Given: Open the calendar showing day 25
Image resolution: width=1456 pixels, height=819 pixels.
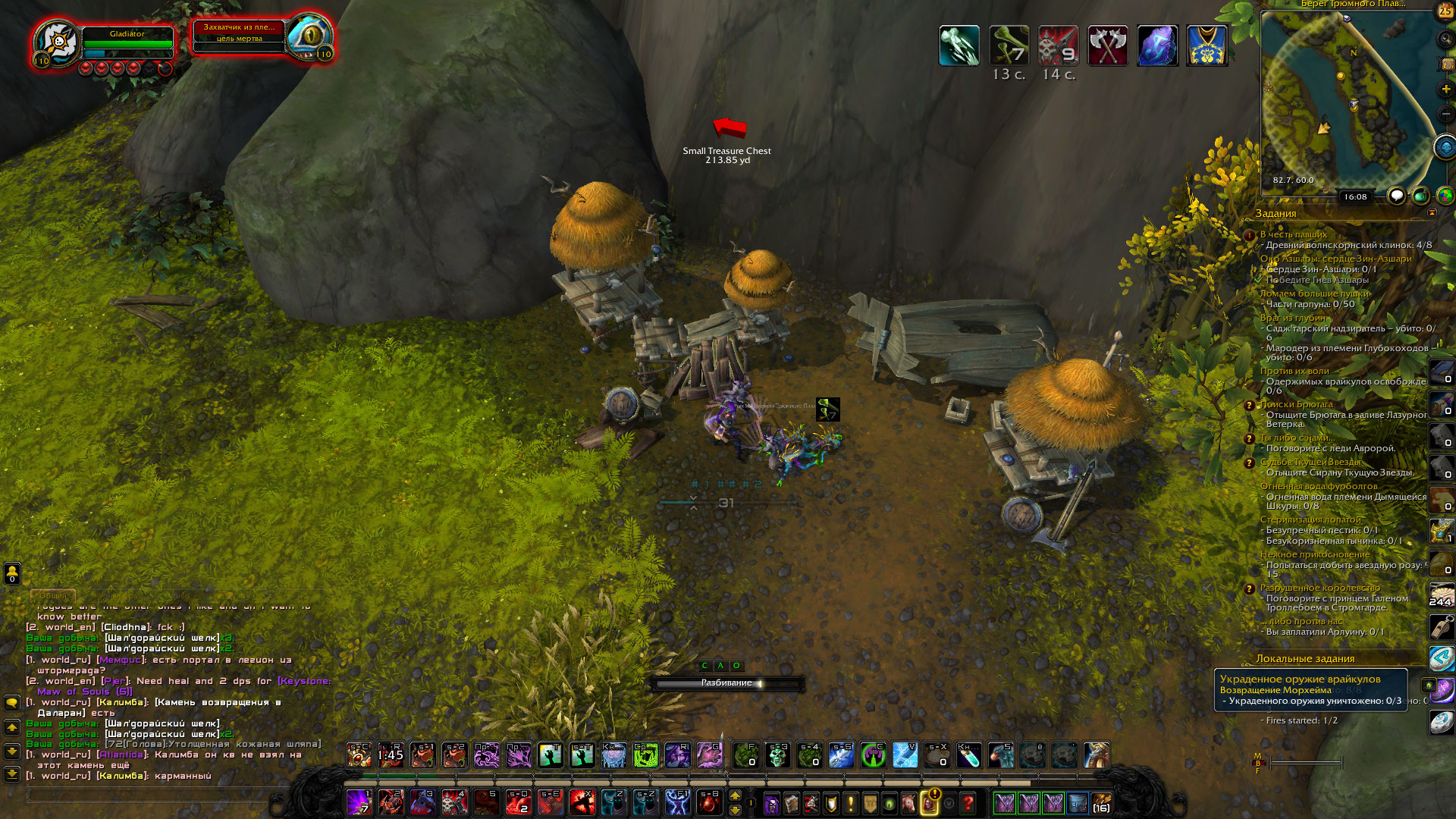Looking at the screenshot, I should pos(1445,11).
